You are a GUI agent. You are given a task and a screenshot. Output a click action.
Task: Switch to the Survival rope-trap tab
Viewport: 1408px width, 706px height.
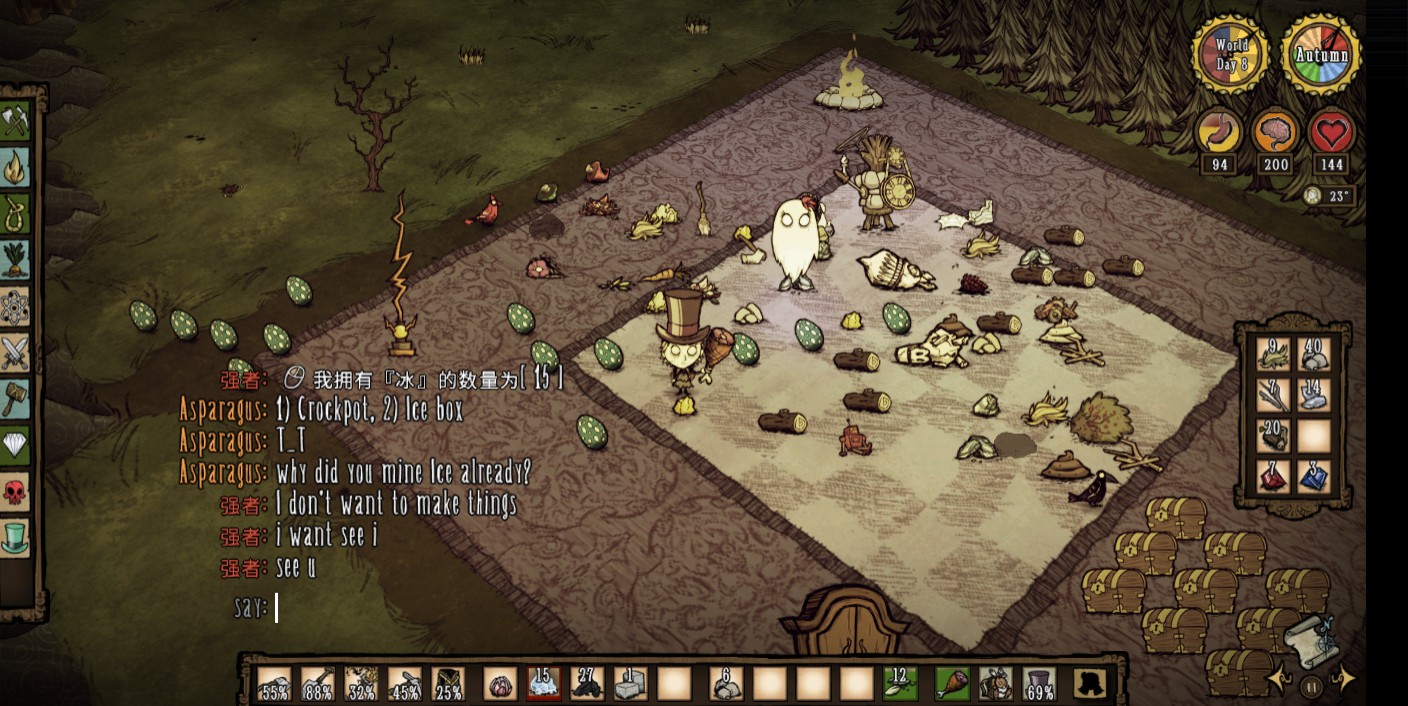click(15, 214)
